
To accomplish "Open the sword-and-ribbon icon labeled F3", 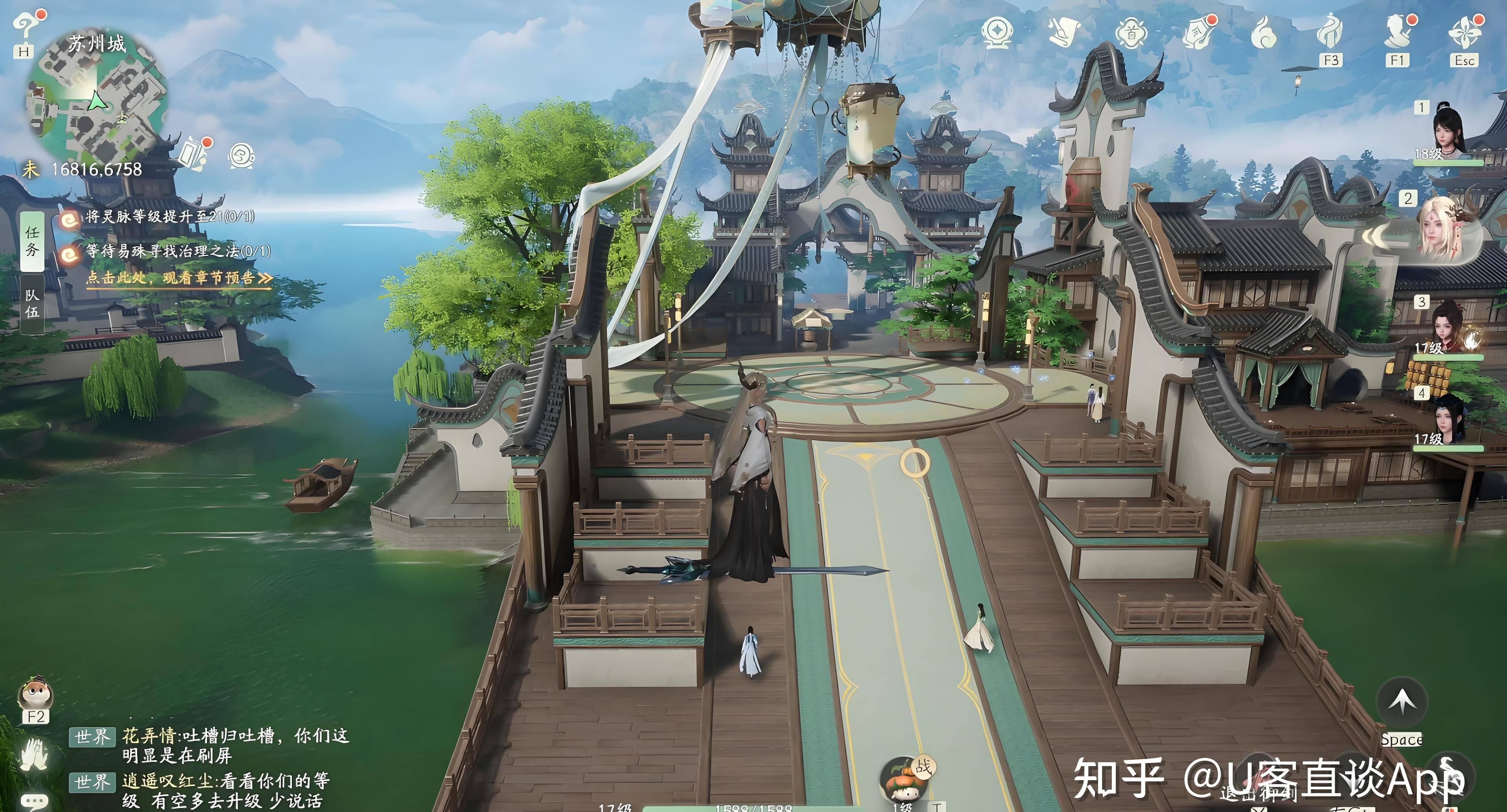I will point(1330,32).
